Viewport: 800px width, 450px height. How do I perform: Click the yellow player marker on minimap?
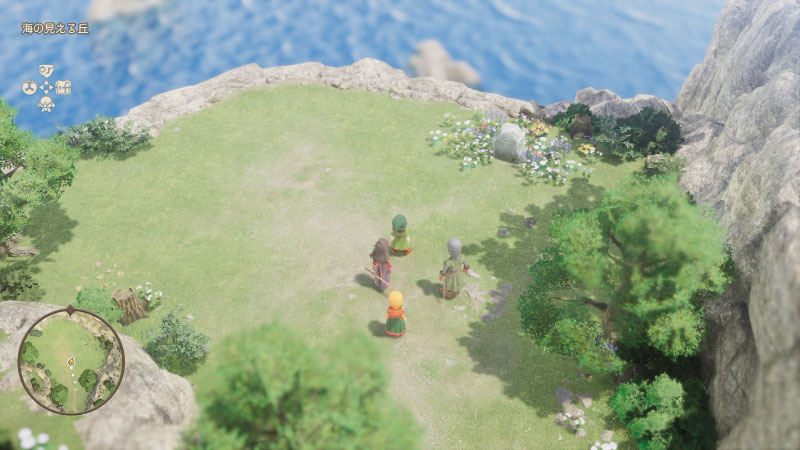(70, 360)
